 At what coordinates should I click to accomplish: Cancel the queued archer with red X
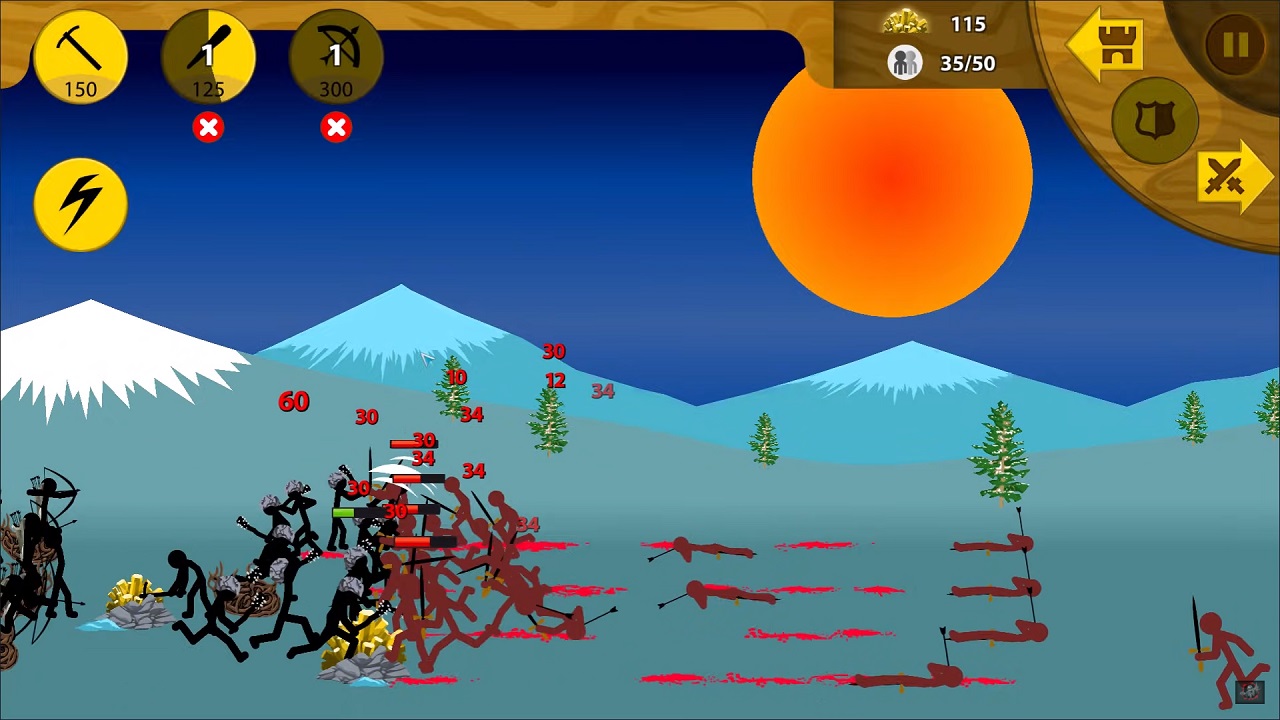click(336, 128)
